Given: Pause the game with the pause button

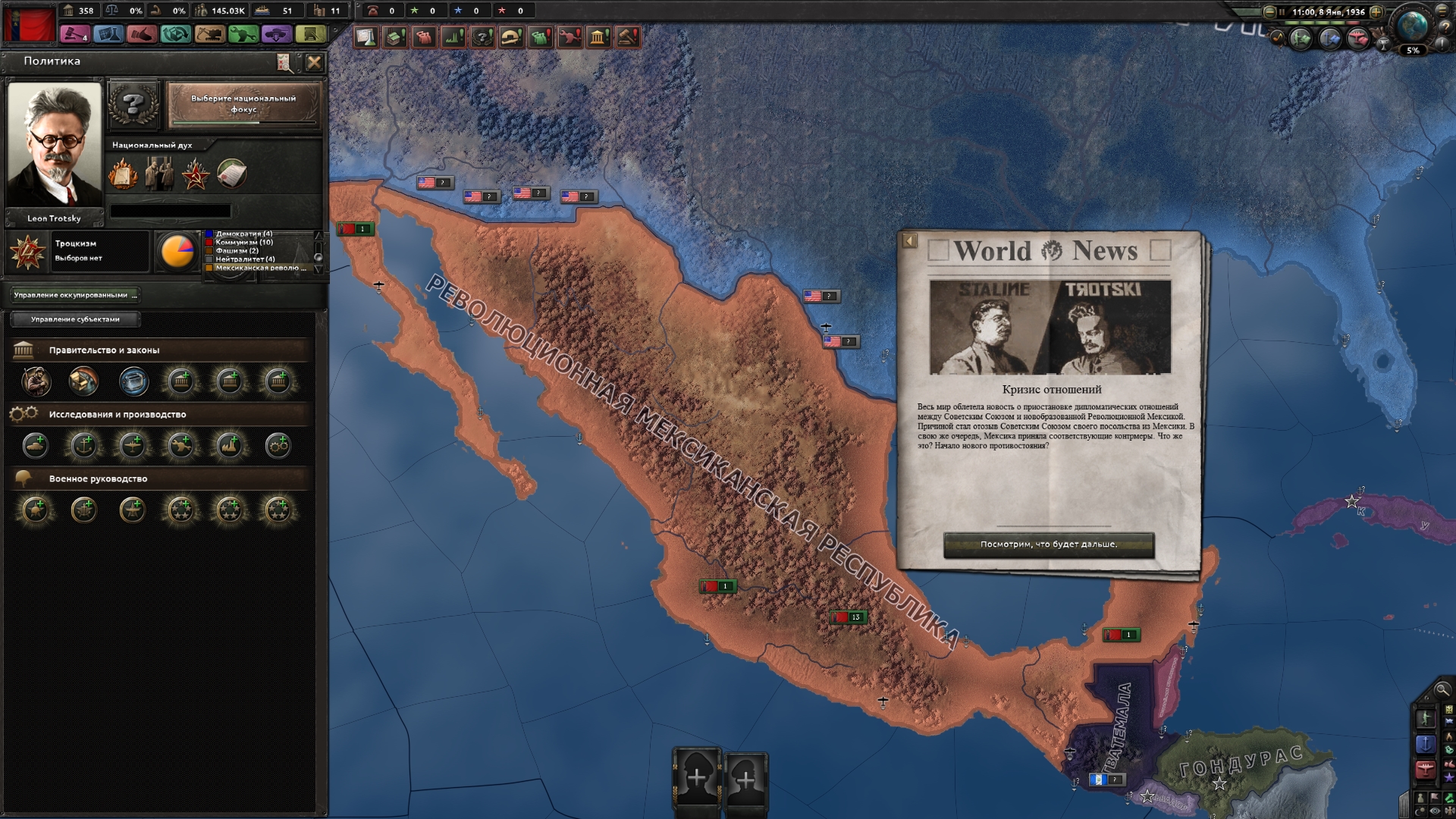Looking at the screenshot, I should tap(1282, 12).
